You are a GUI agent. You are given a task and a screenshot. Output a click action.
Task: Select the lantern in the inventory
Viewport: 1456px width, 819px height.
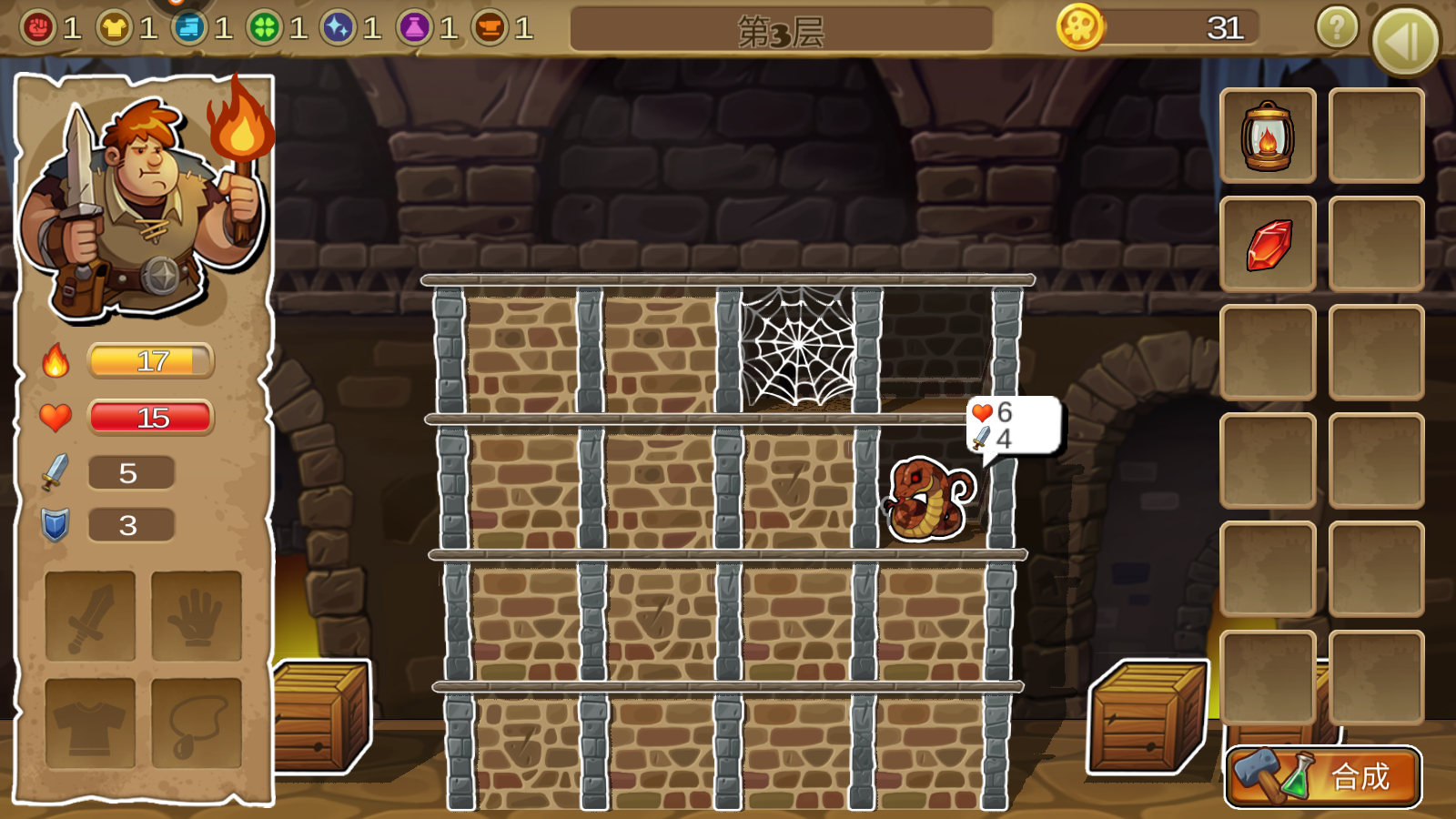click(1268, 136)
